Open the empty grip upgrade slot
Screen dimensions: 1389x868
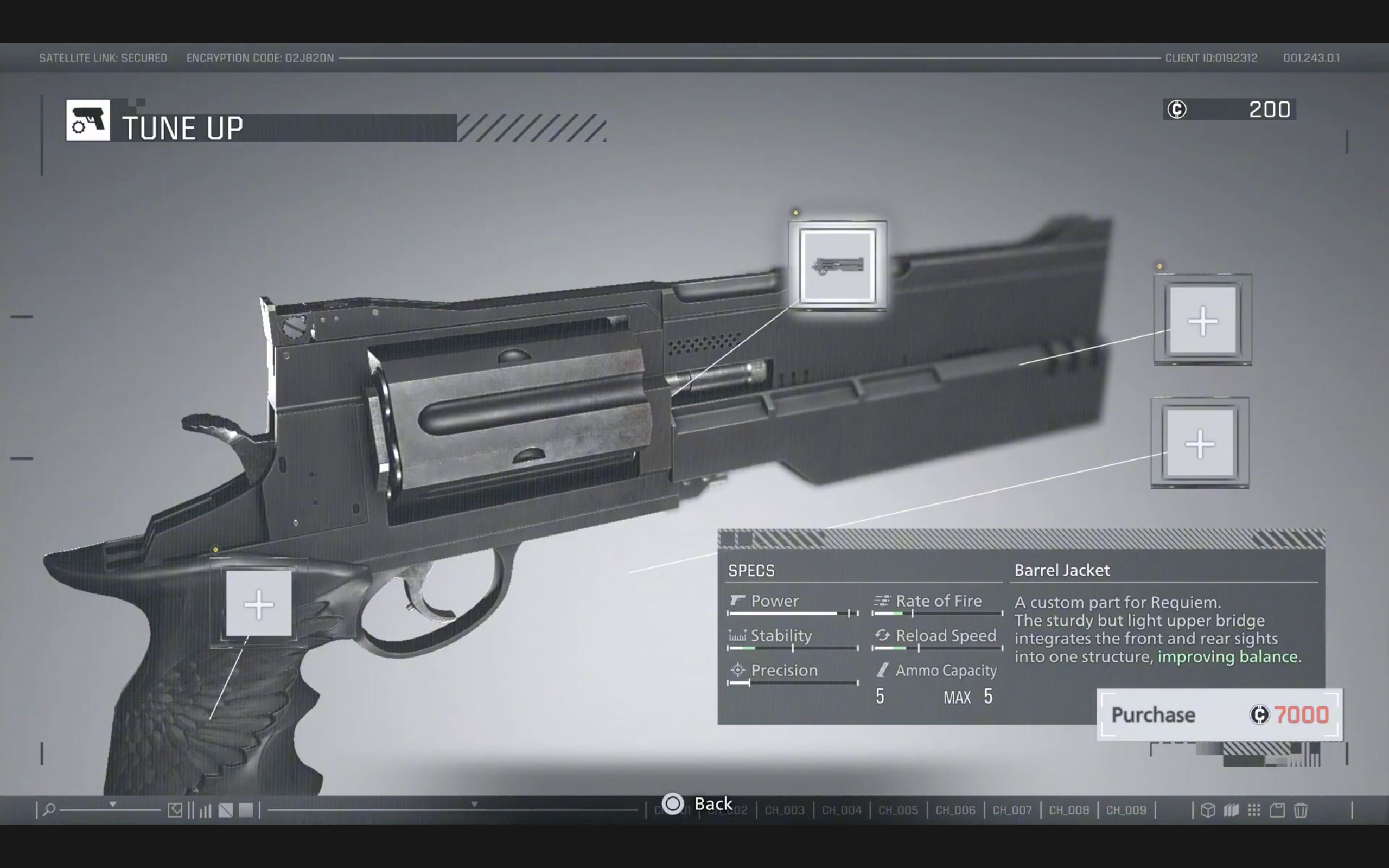[x=259, y=603]
